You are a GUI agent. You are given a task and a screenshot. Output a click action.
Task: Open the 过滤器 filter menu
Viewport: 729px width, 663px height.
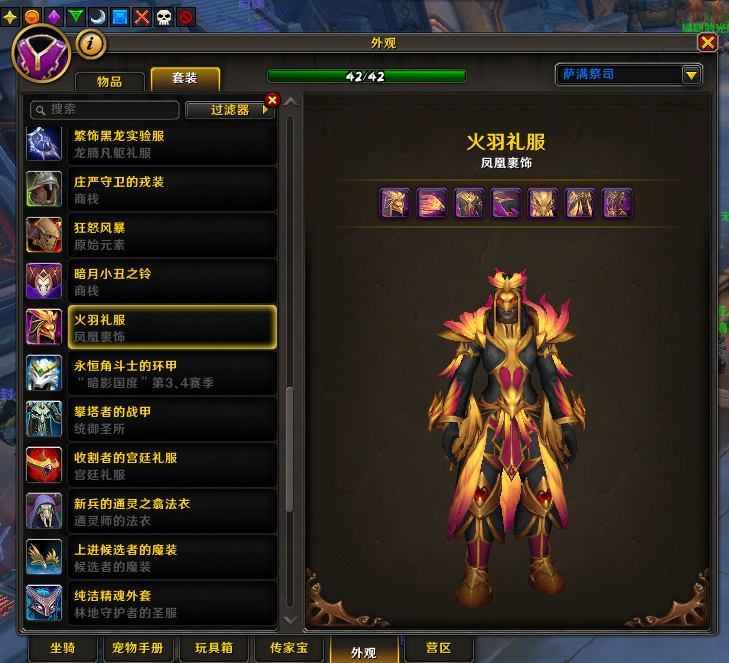click(x=235, y=110)
